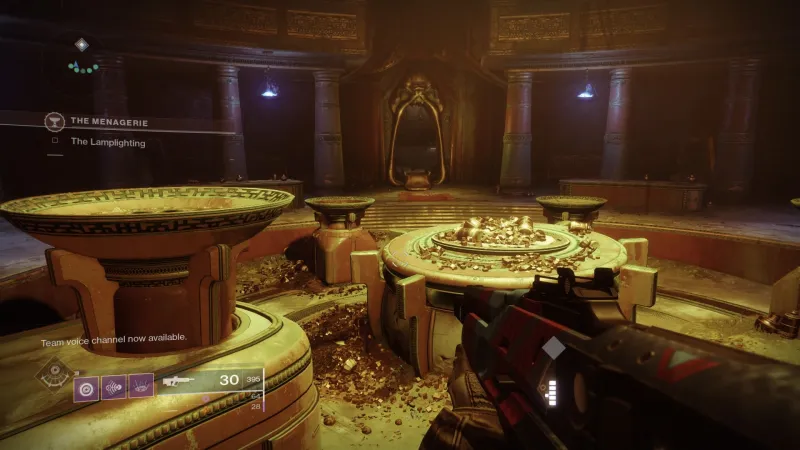The image size is (800, 450).
Task: Click the white diamond marker above the radar
Action: coord(82,44)
